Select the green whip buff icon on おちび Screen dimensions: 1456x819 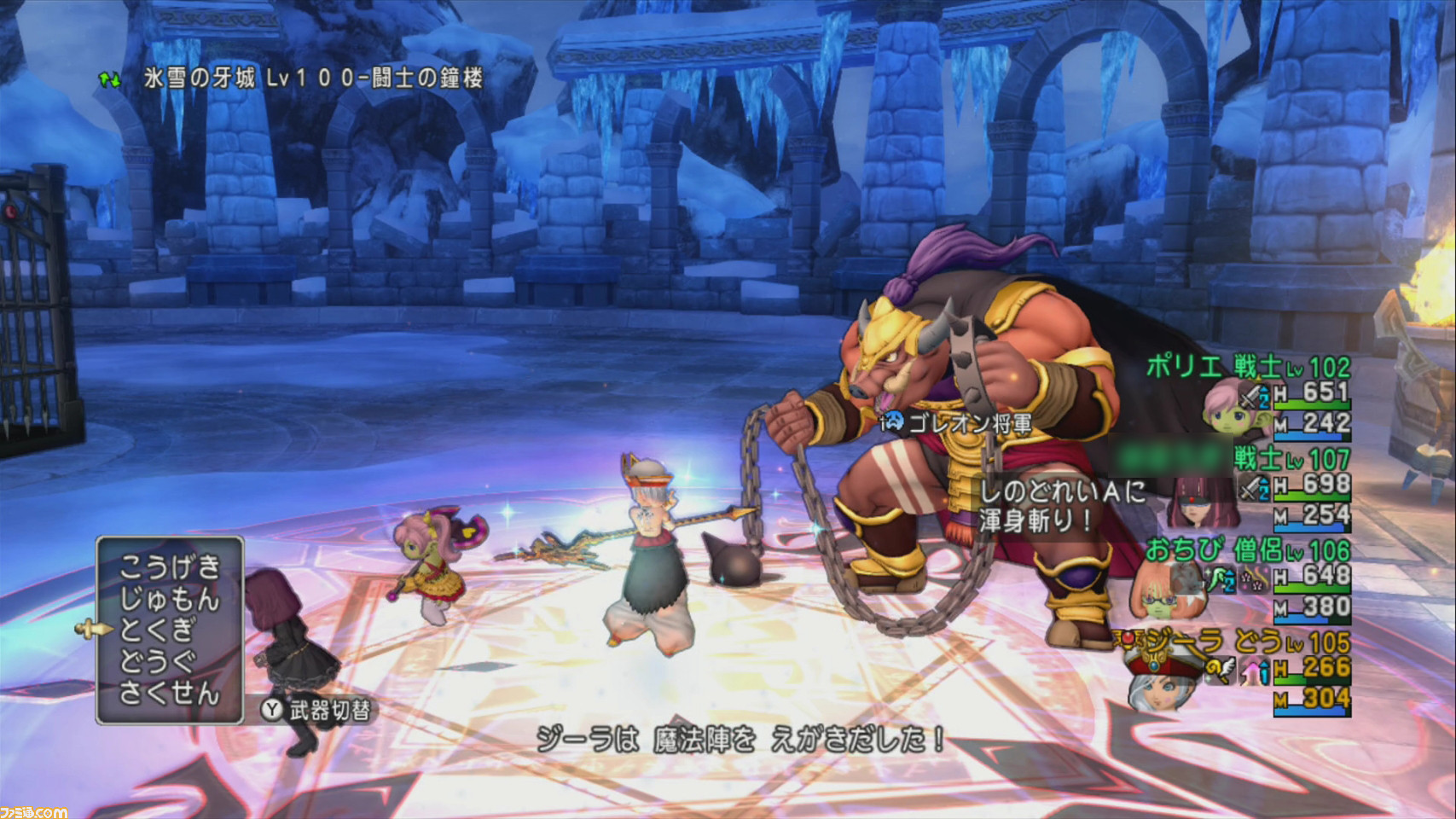pyautogui.click(x=1218, y=578)
